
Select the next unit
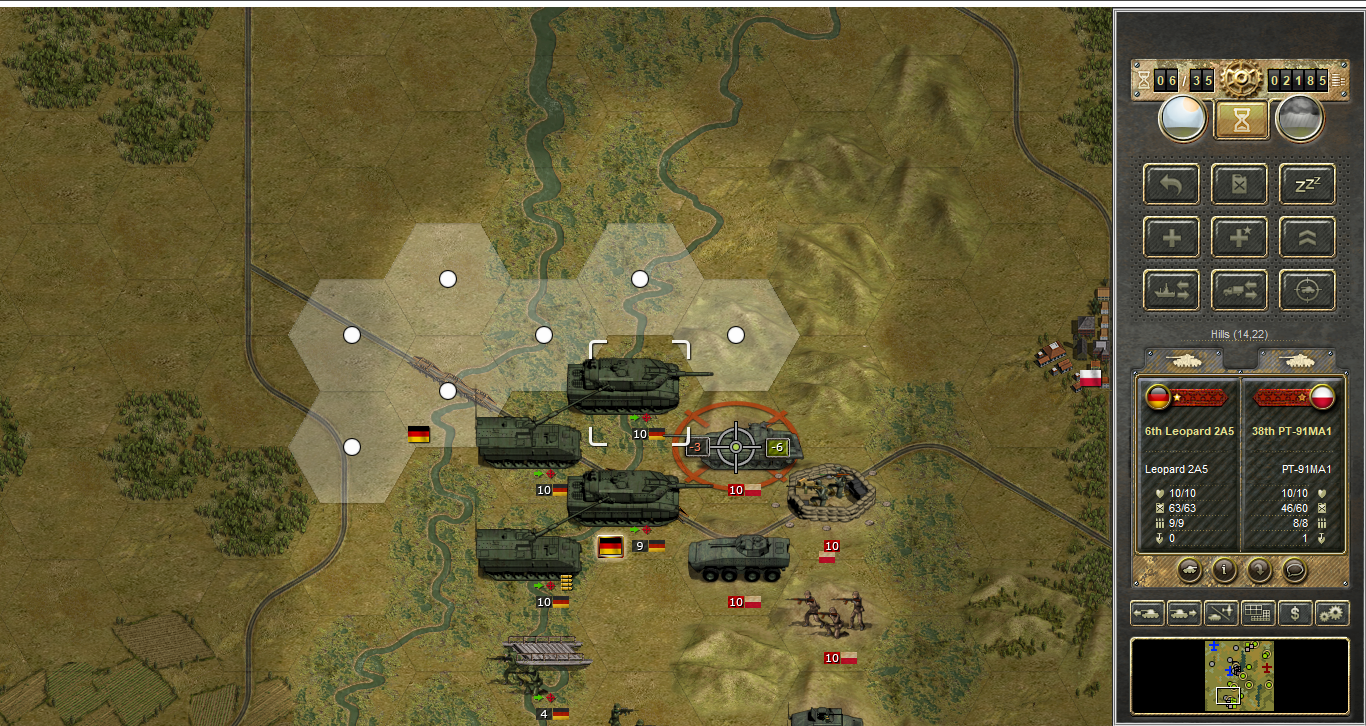(1183, 613)
